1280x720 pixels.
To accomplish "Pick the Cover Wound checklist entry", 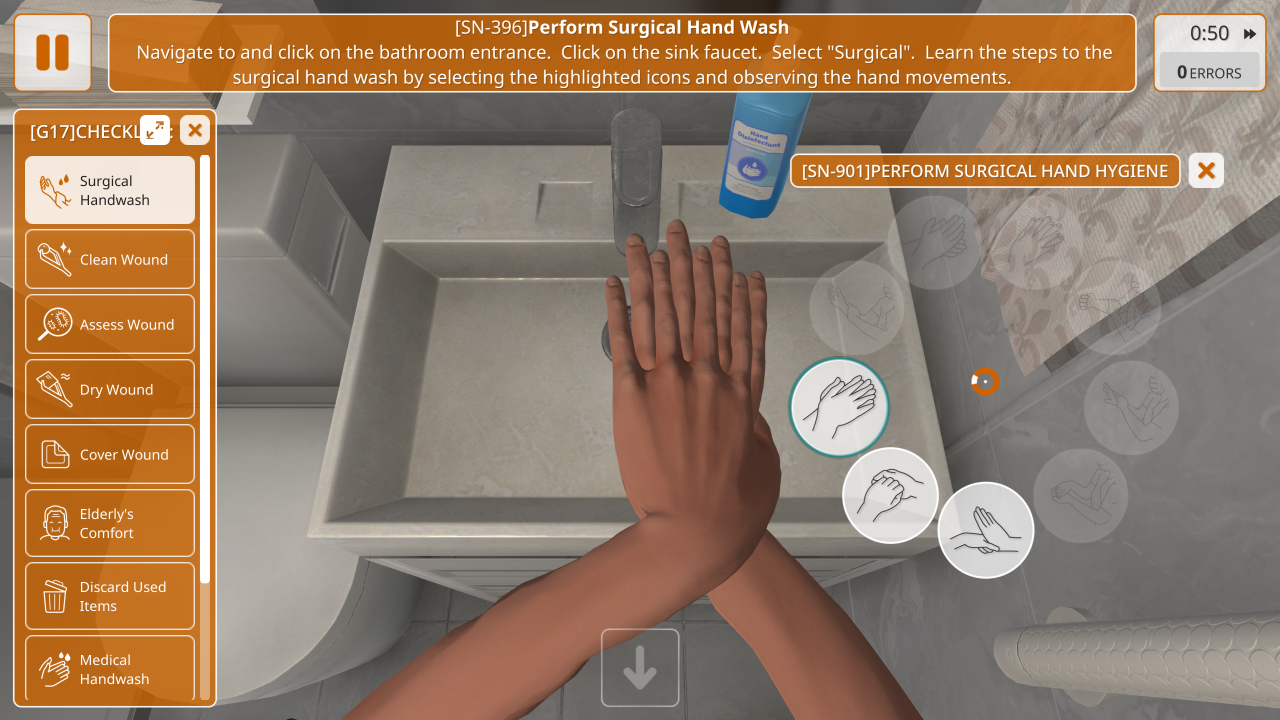I will pos(110,454).
